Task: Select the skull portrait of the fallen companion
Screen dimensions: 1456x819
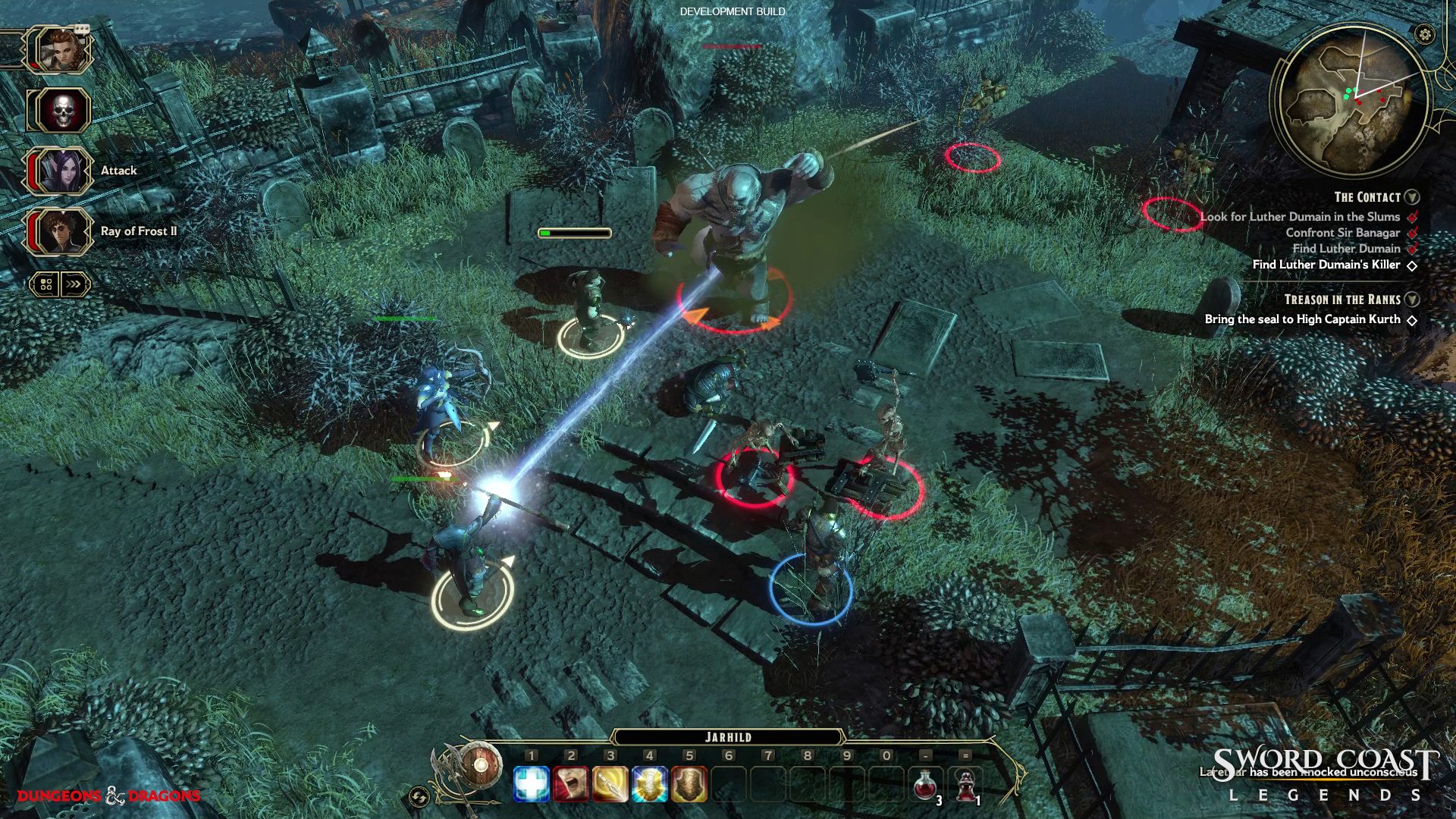Action: 62,111
